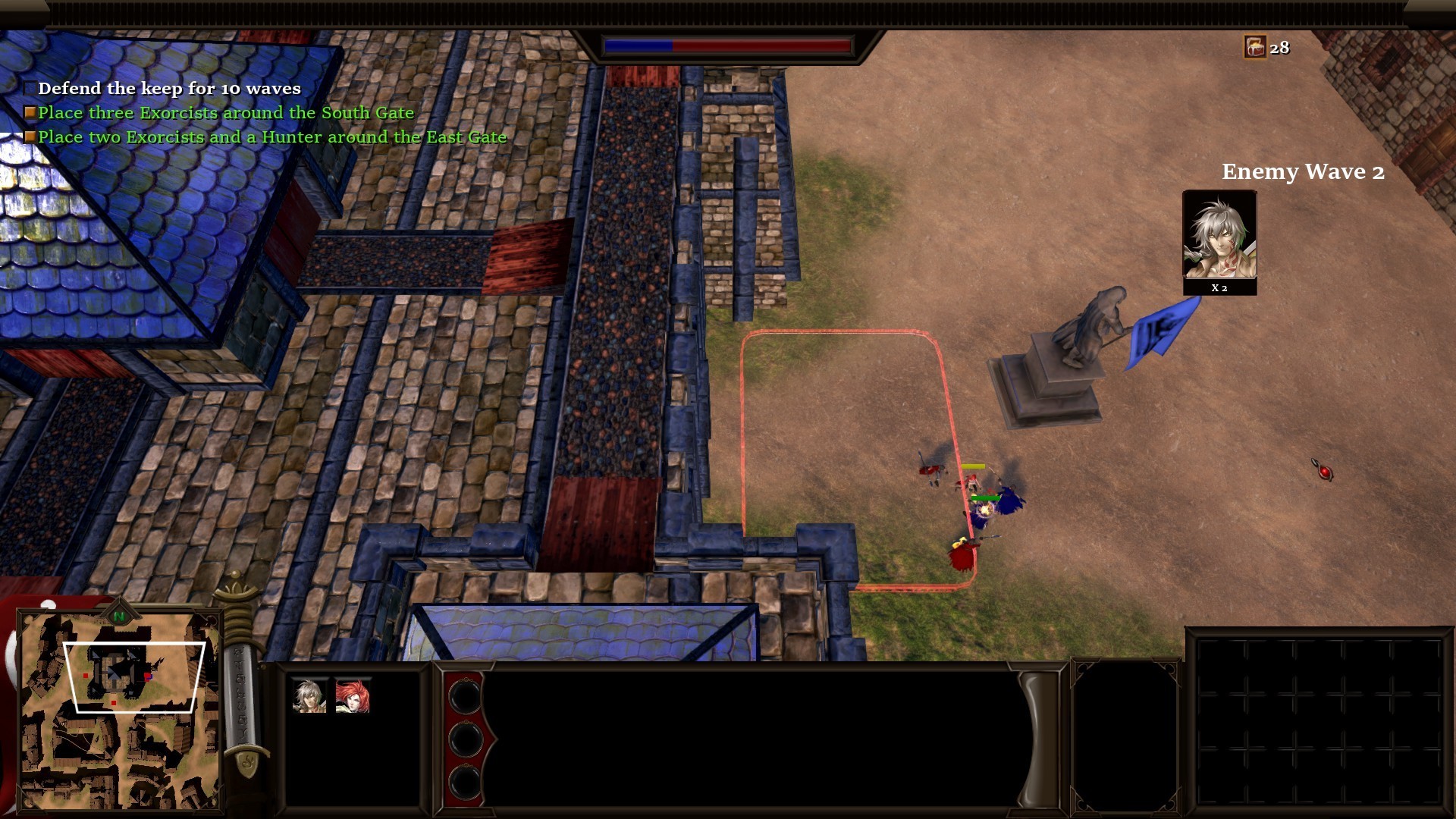
Task: Click the "Defend the keep" objective title
Action: 169,89
